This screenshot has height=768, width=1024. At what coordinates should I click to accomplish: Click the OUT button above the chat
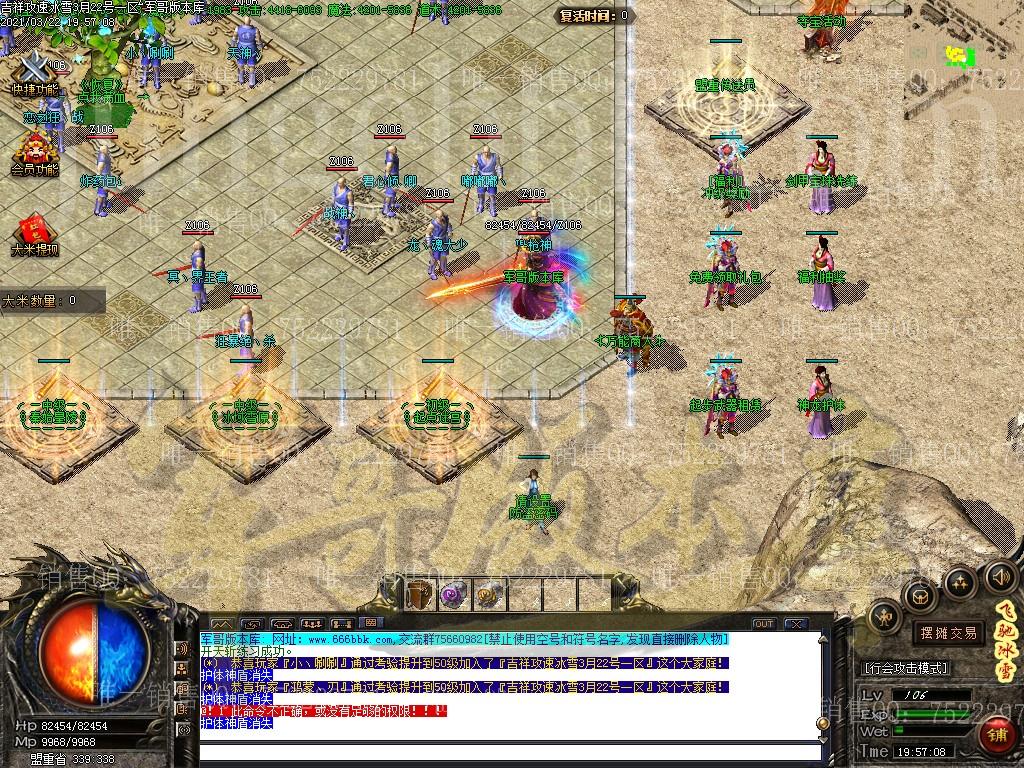pyautogui.click(x=764, y=624)
